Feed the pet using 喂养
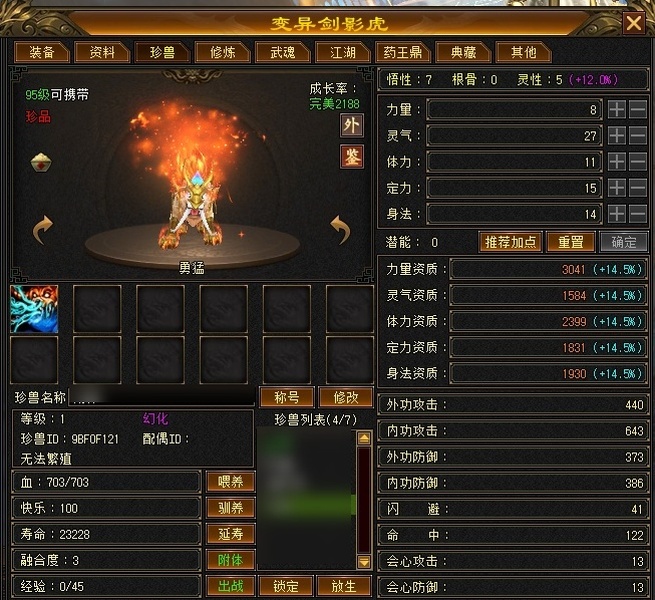 point(230,482)
